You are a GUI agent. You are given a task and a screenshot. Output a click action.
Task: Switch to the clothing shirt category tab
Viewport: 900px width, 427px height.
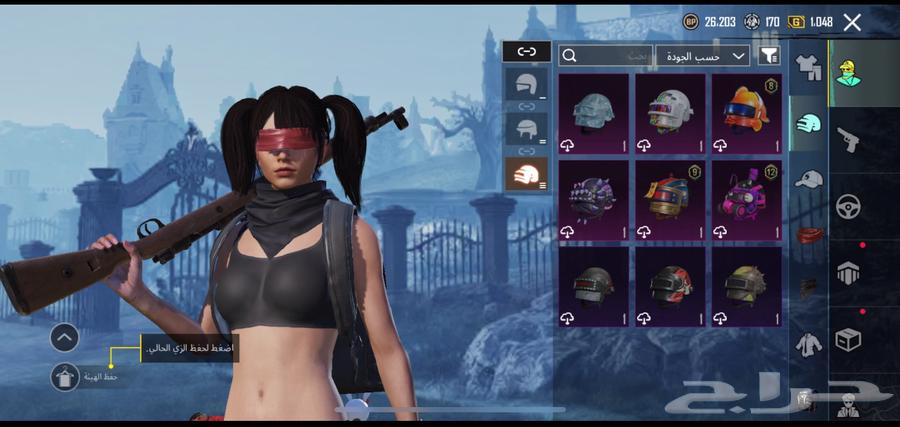pyautogui.click(x=807, y=67)
